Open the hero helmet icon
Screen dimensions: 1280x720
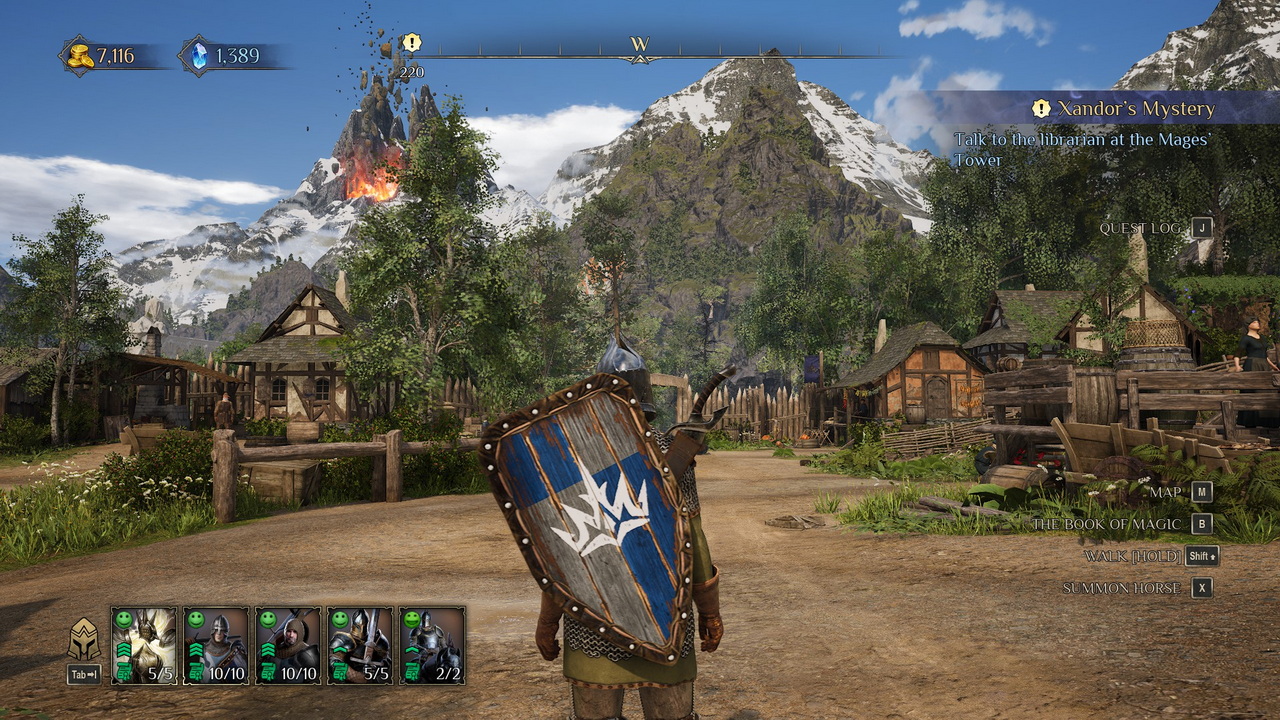click(x=84, y=640)
